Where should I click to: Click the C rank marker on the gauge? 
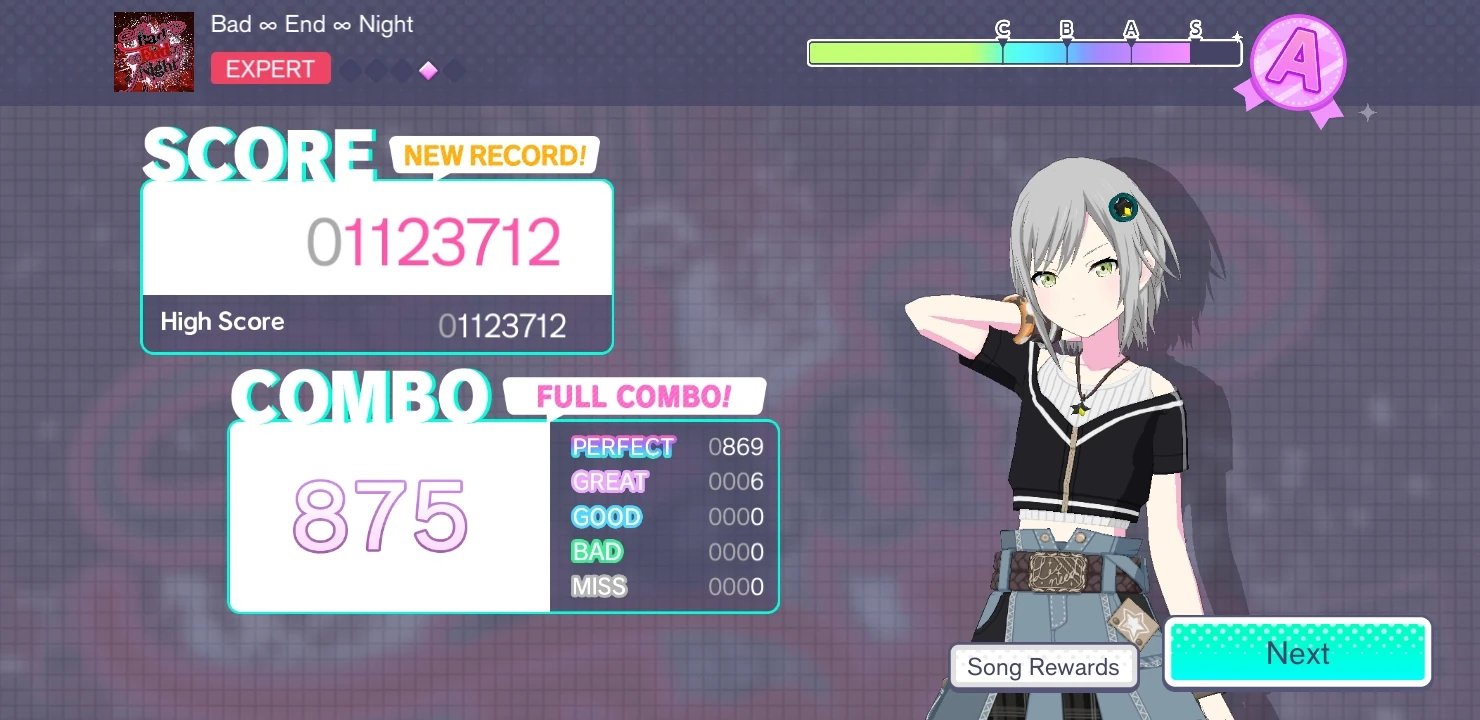1004,30
